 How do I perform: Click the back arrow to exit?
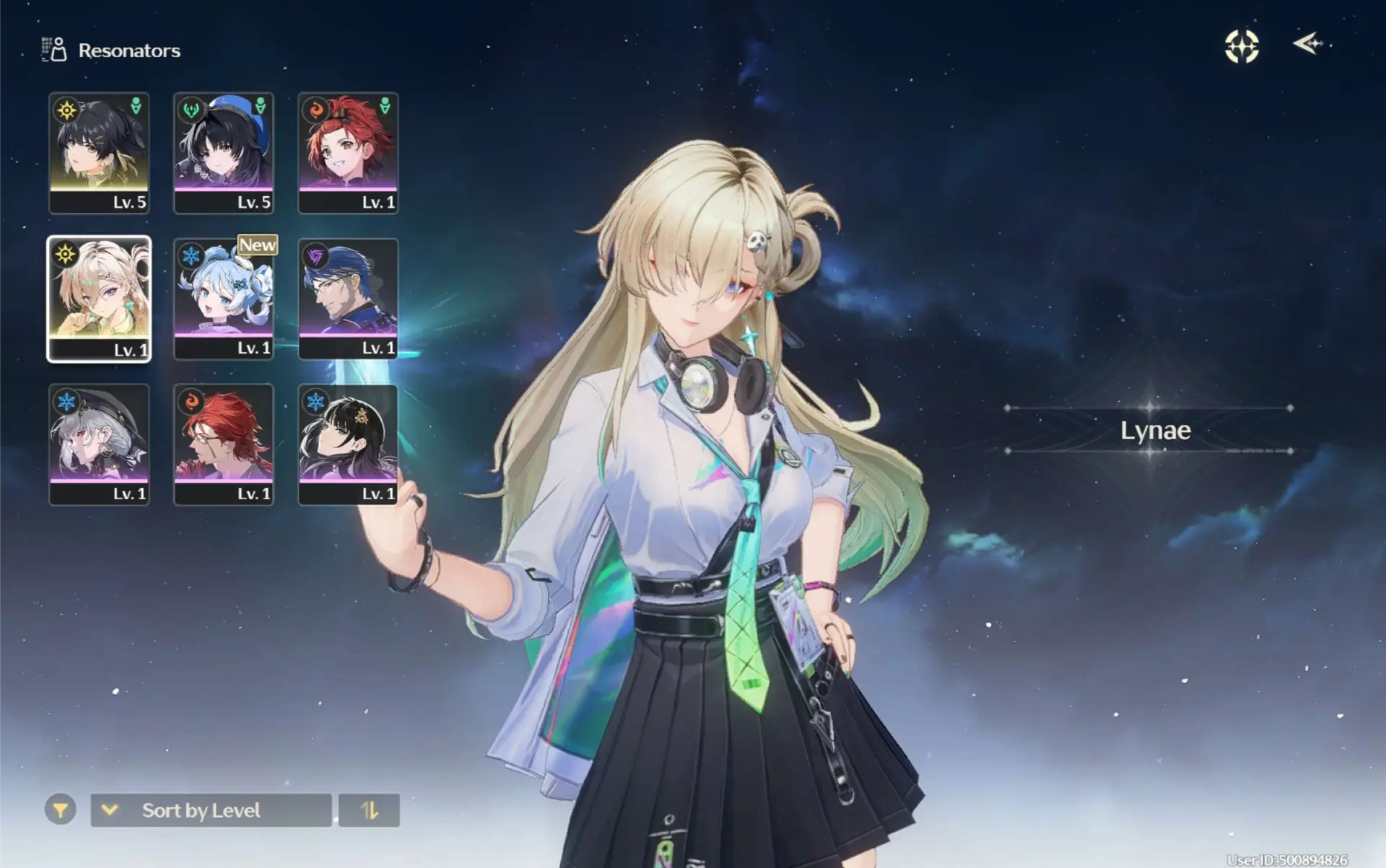[x=1308, y=44]
